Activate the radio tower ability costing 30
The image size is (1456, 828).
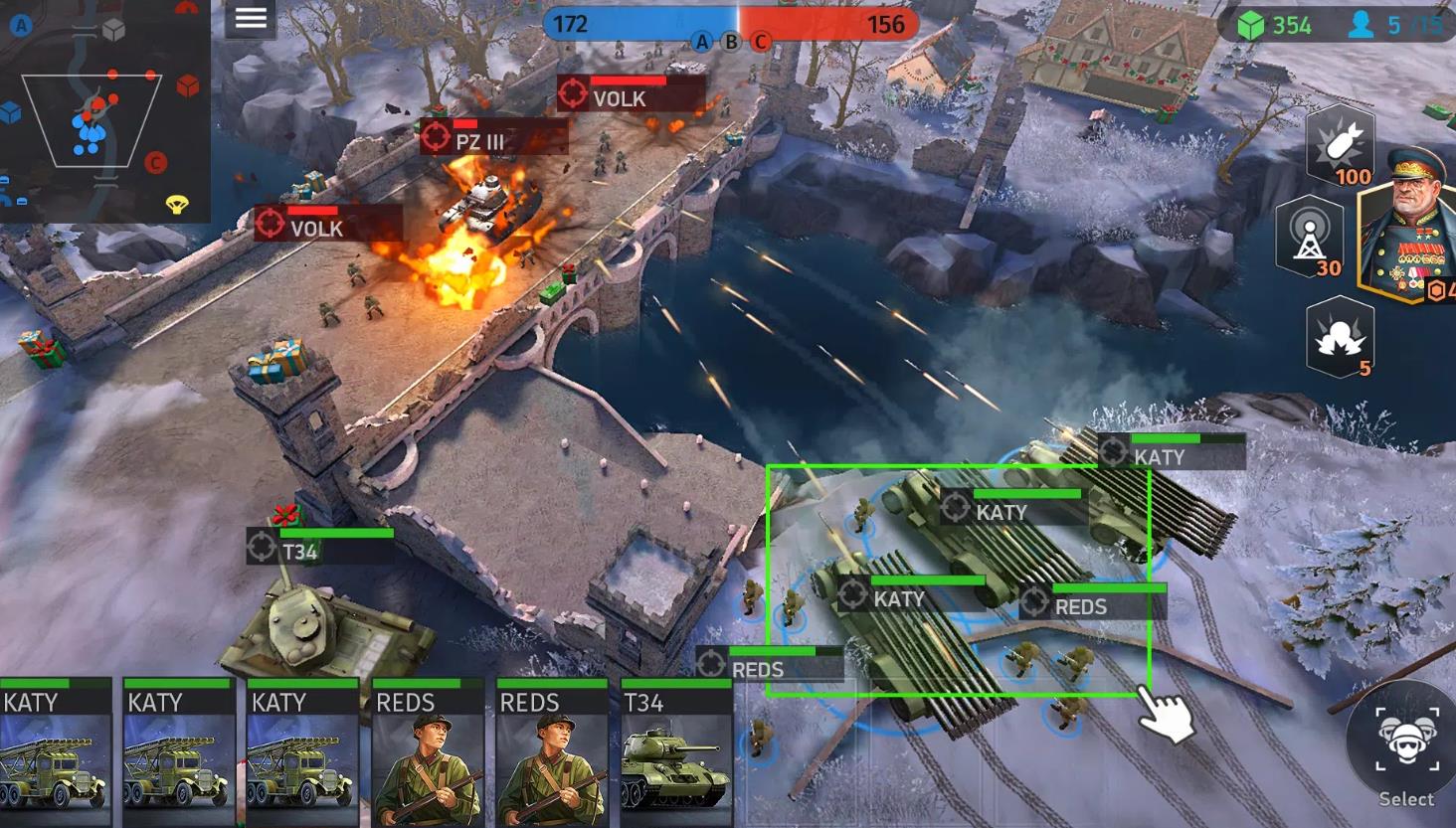(1309, 238)
